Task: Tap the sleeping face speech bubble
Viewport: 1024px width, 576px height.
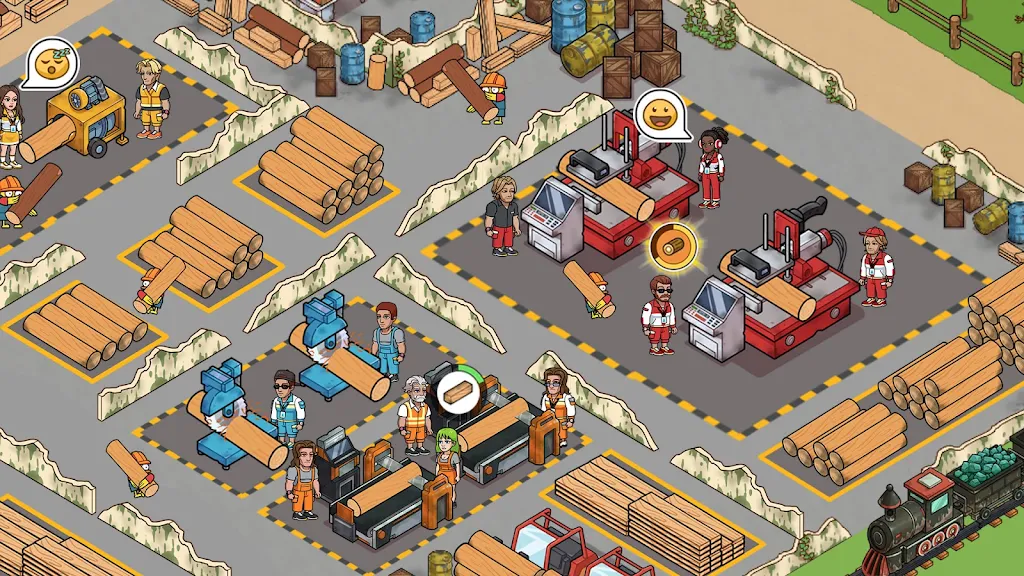Action: click(x=49, y=63)
